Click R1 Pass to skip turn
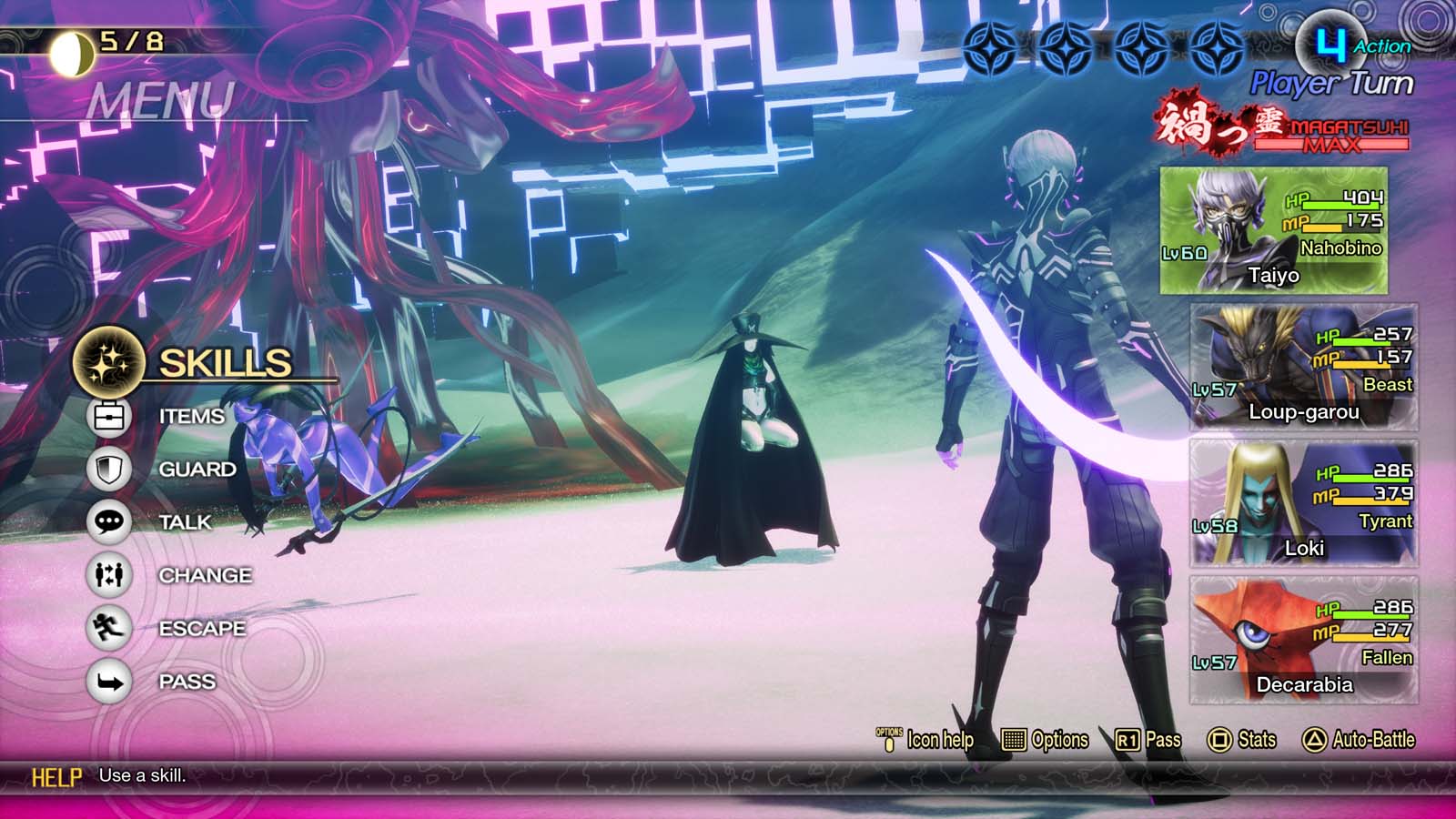The width and height of the screenshot is (1456, 819). click(x=1151, y=740)
